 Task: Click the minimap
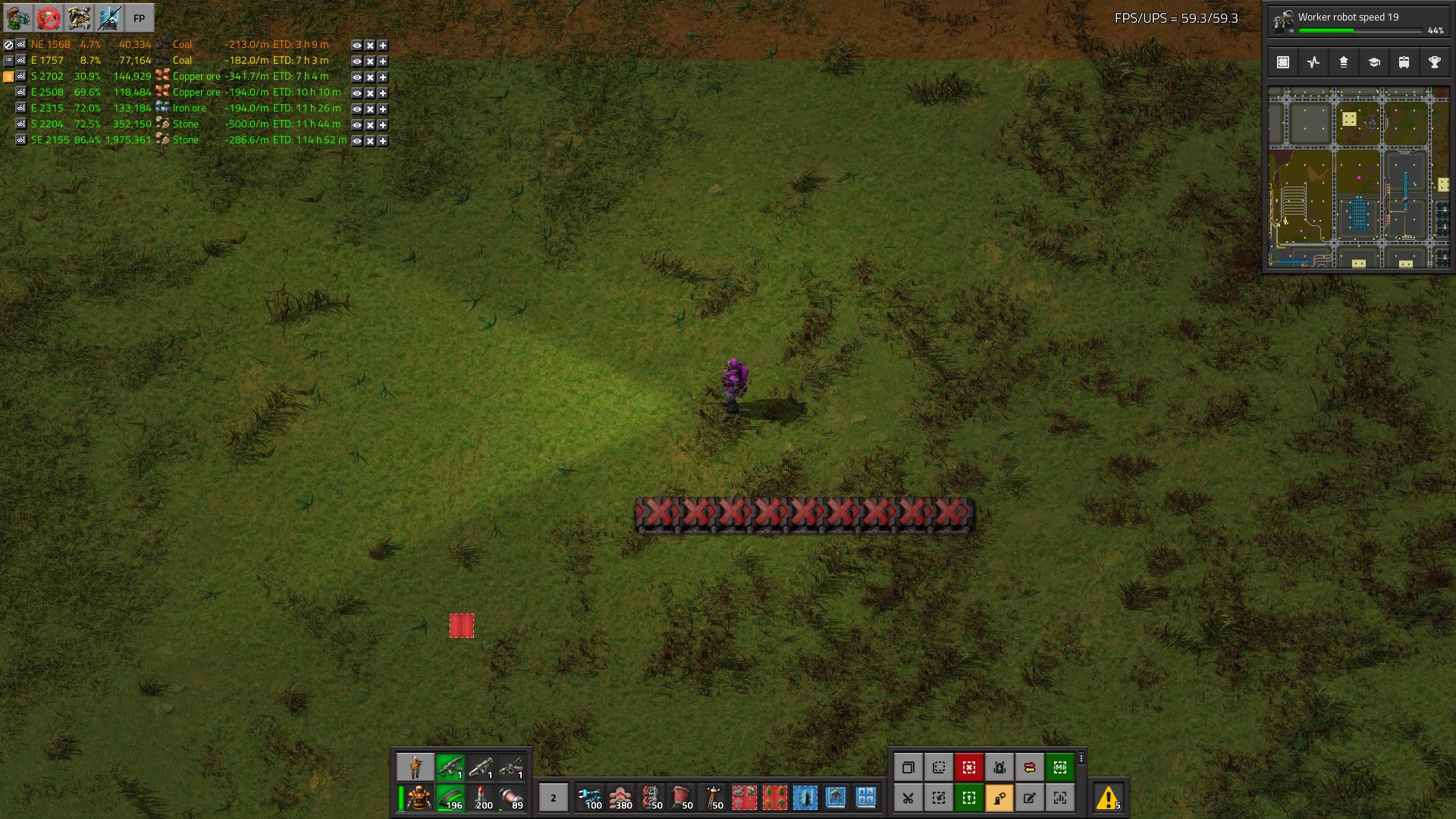tap(1359, 177)
